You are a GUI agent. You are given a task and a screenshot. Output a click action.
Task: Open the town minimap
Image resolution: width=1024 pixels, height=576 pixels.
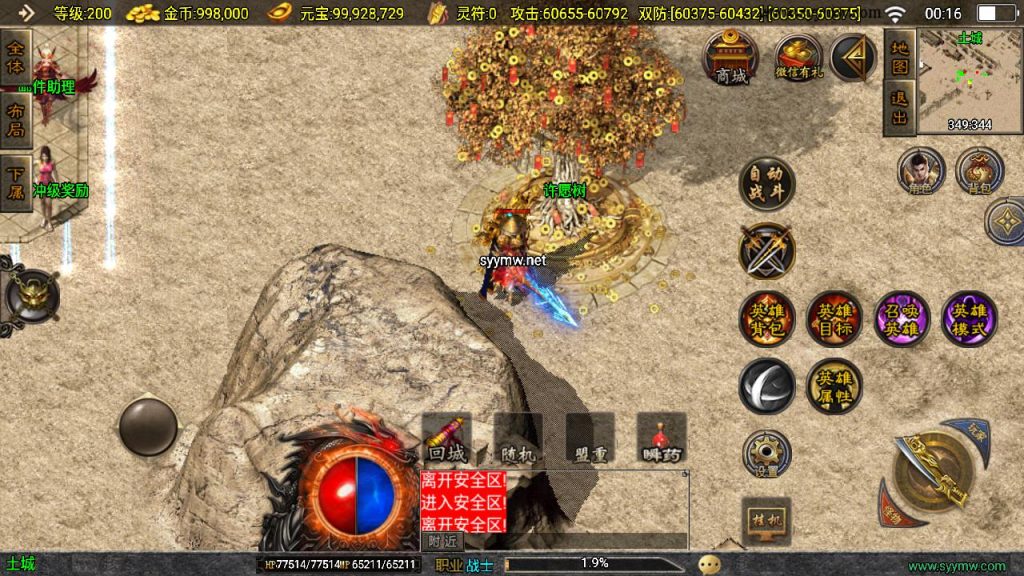click(x=969, y=80)
